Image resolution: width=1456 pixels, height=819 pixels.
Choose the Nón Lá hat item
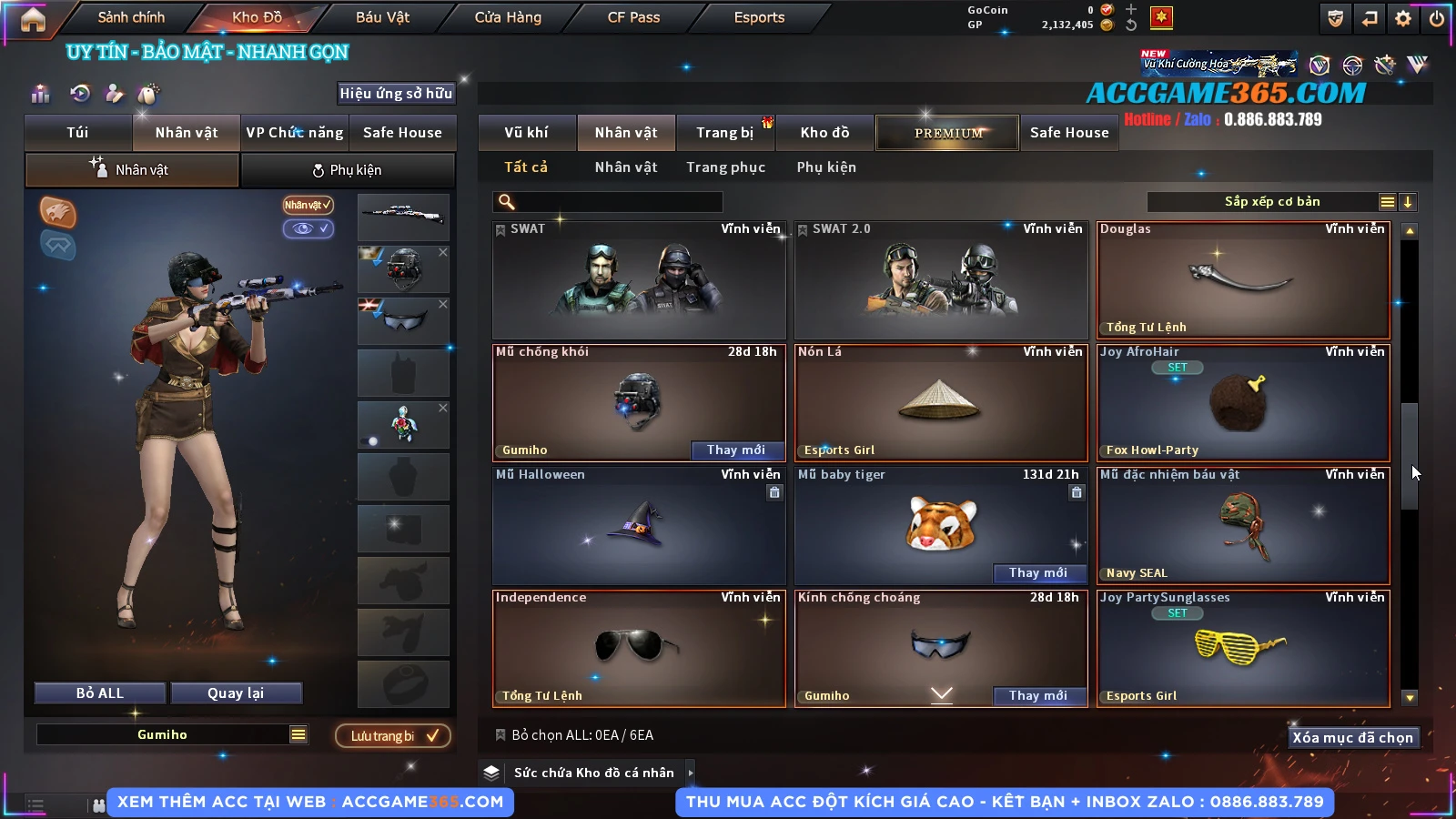coord(941,403)
